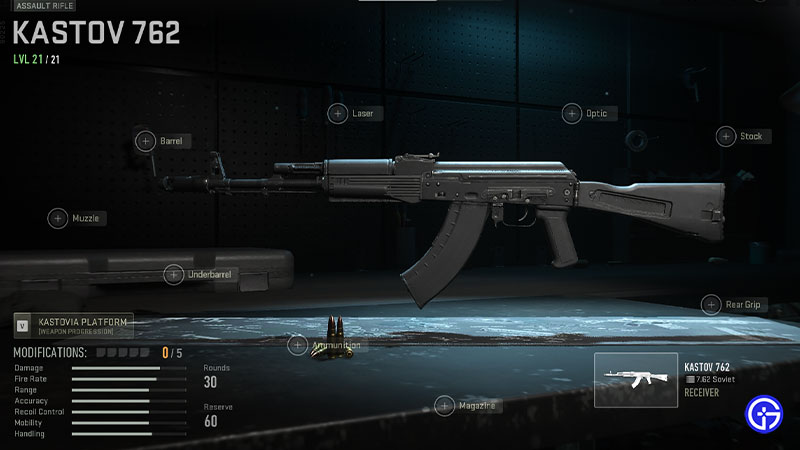Choose an Ammunition type
This screenshot has width=800, height=450.
click(x=297, y=345)
